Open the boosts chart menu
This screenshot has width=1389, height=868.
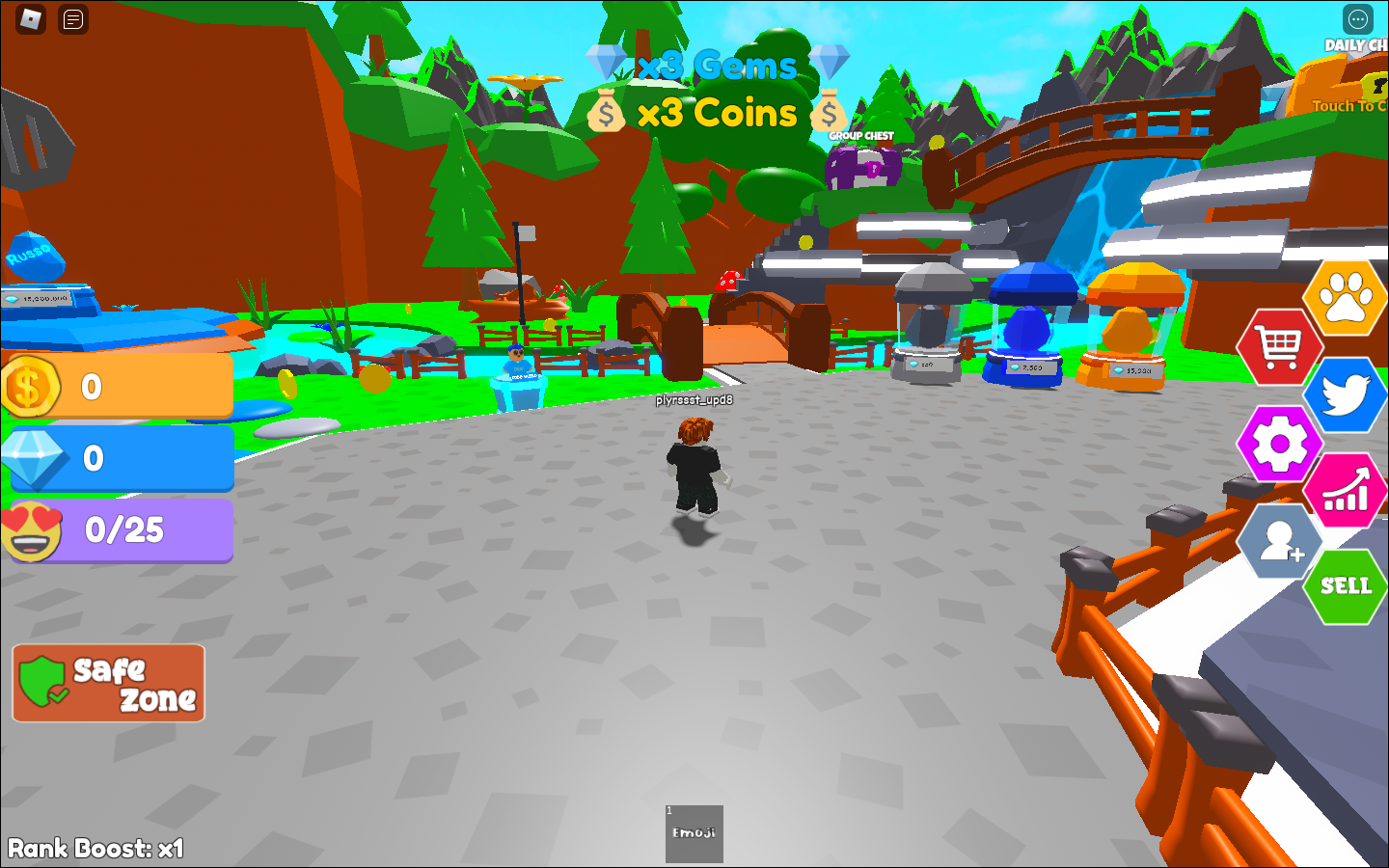[1348, 492]
